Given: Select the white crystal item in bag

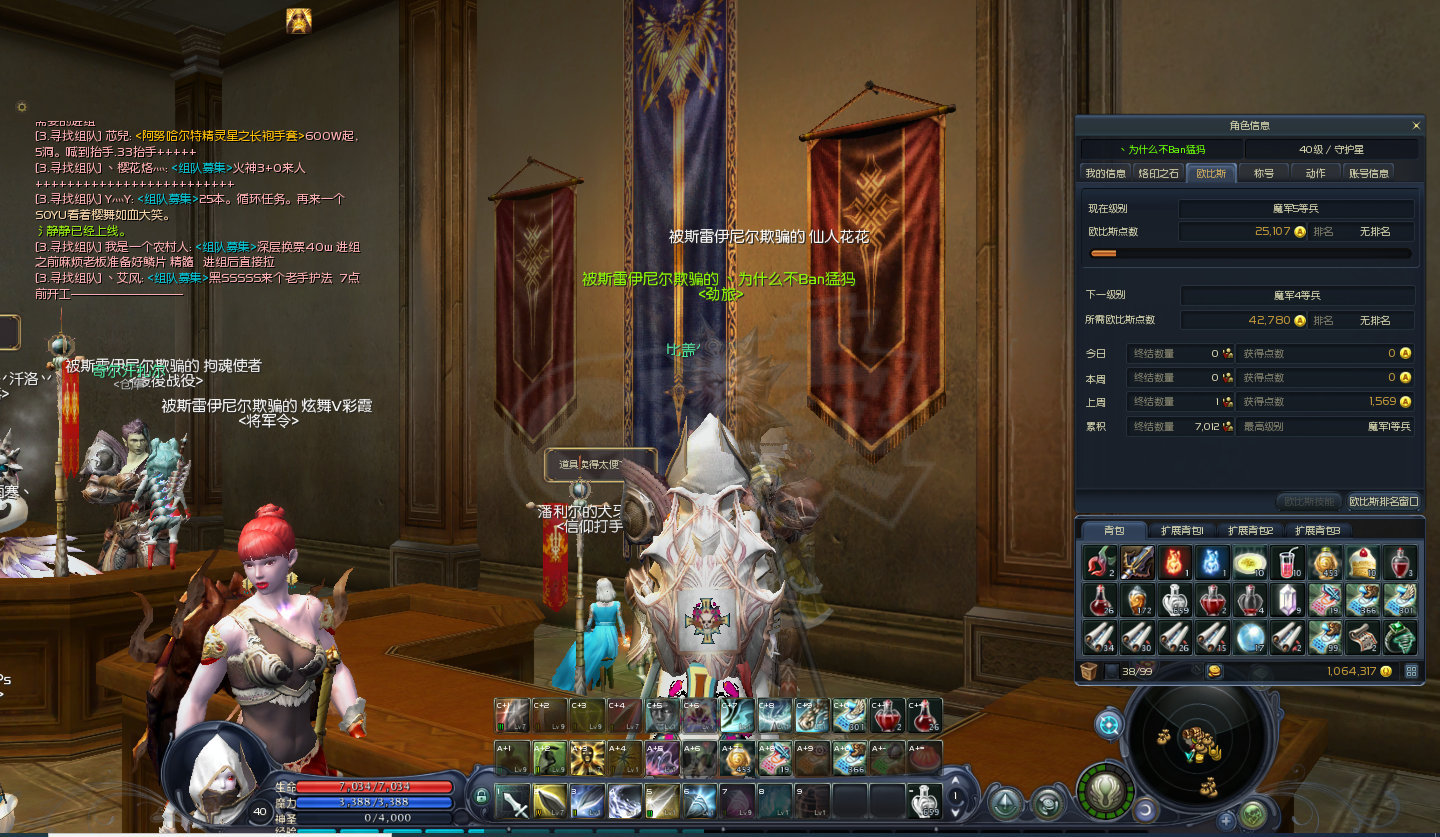Looking at the screenshot, I should point(1288,600).
